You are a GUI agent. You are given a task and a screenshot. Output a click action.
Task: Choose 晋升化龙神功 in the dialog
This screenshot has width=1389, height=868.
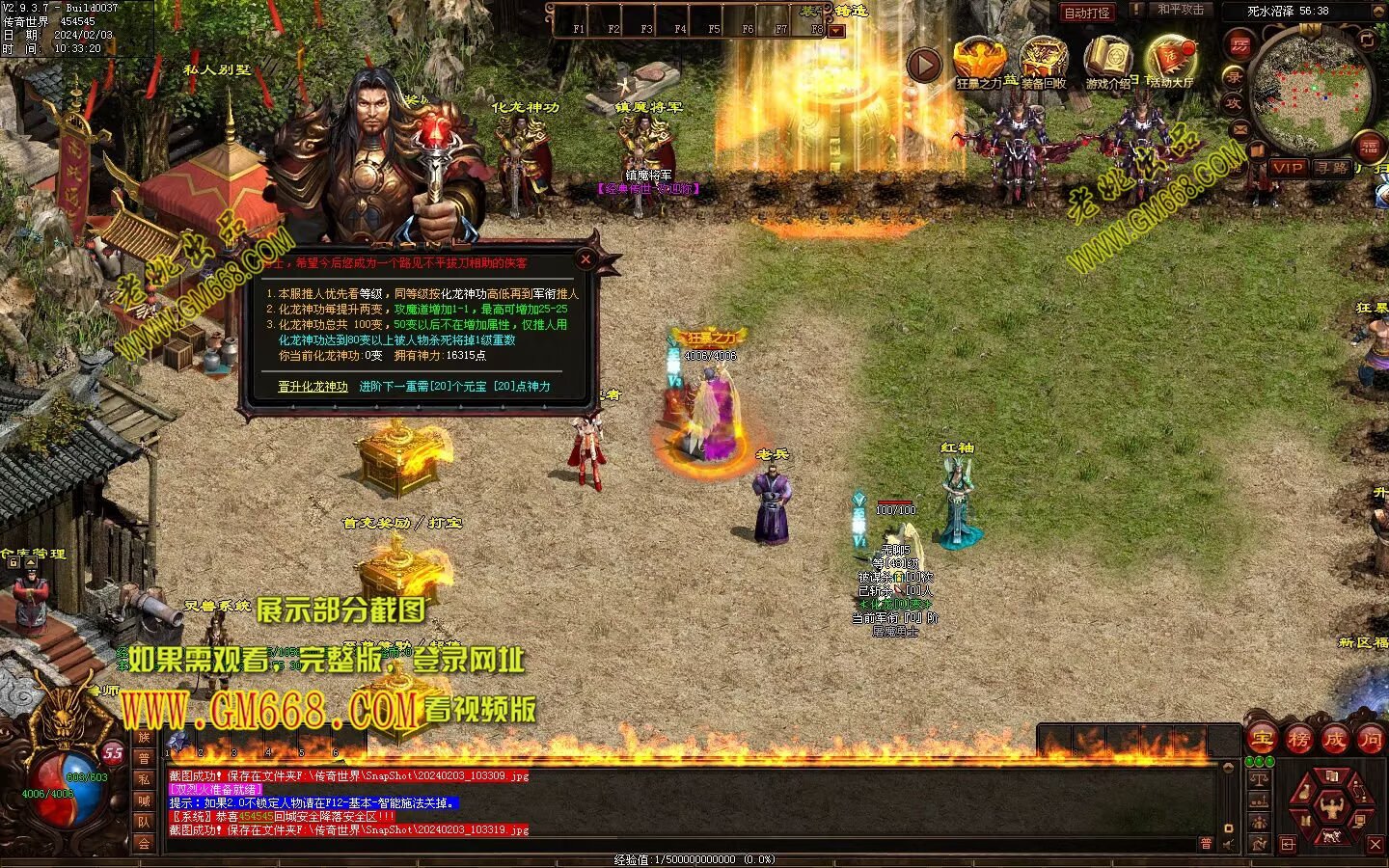pyautogui.click(x=313, y=387)
